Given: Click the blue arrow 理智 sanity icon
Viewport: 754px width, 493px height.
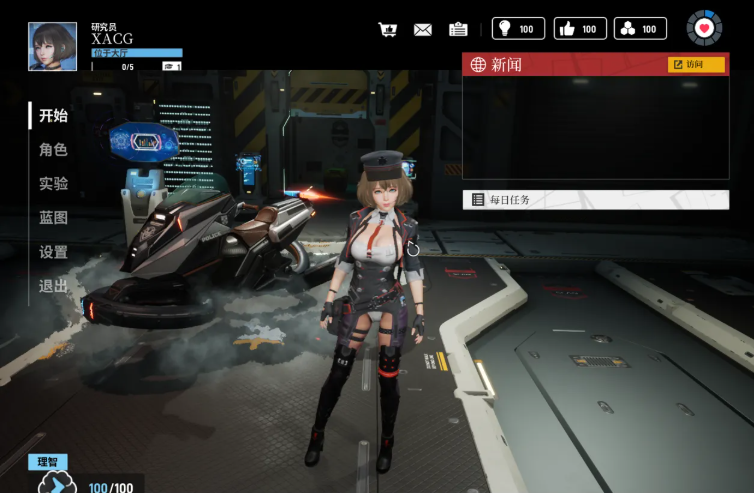Looking at the screenshot, I should coord(57,484).
